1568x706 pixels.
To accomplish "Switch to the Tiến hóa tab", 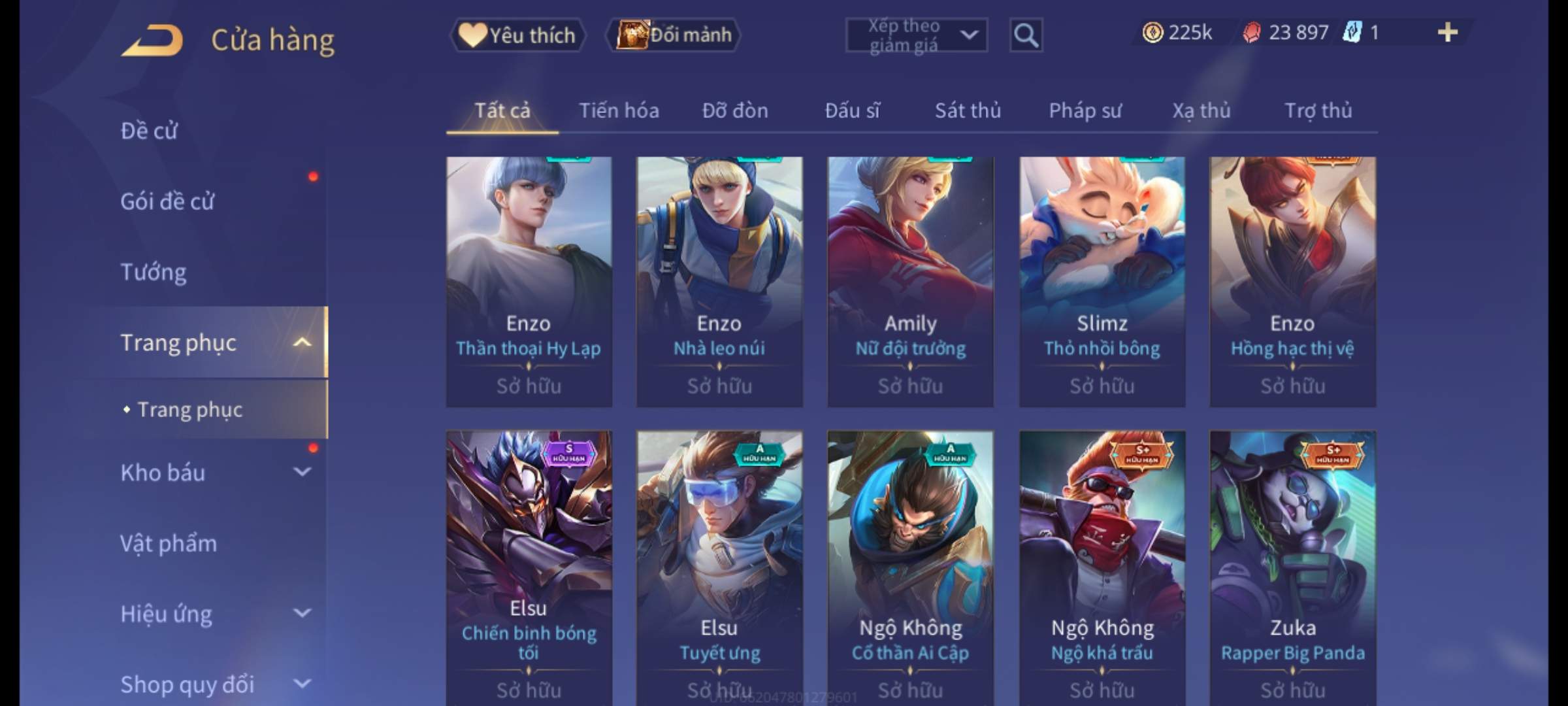I will coord(619,110).
